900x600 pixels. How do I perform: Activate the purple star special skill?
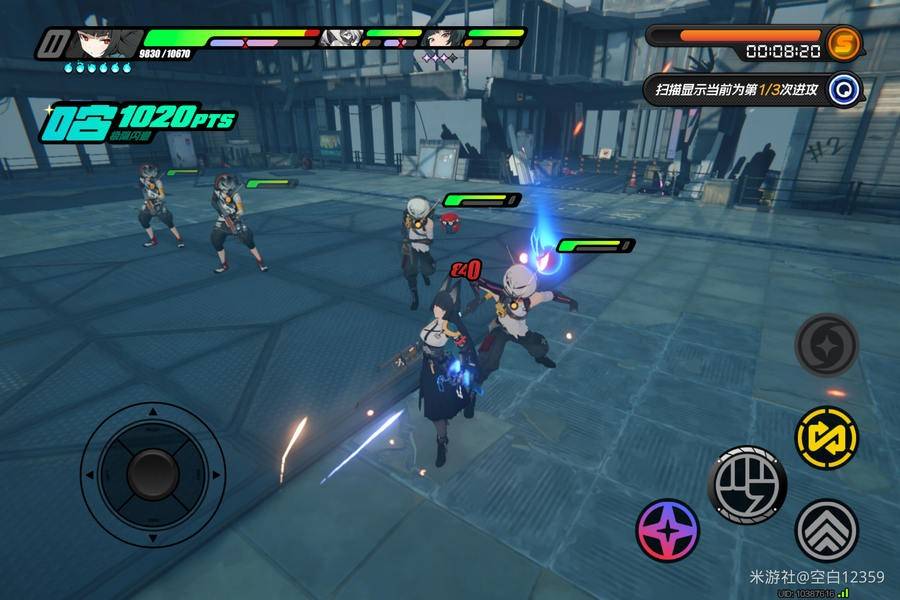pyautogui.click(x=669, y=529)
